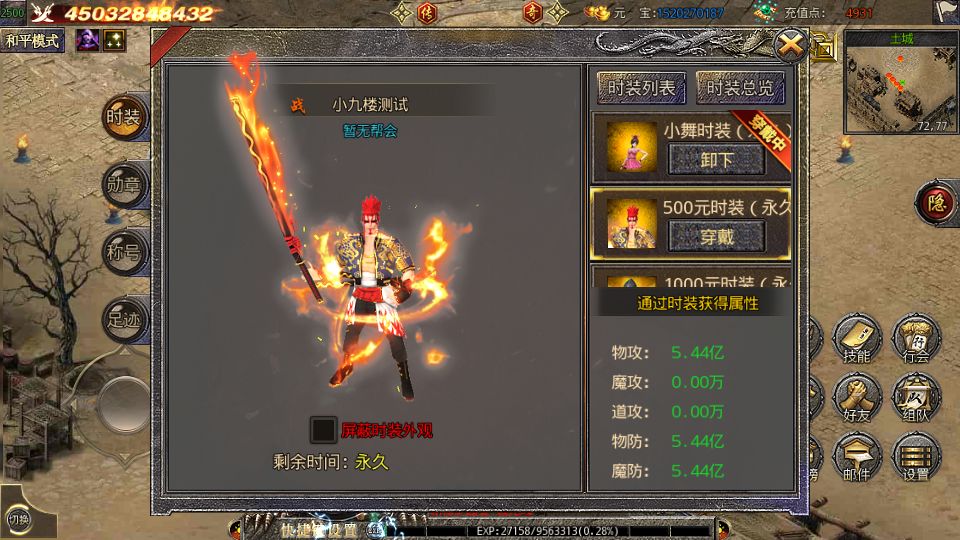Tap the red 隐 hide button
The height and width of the screenshot is (540, 960).
coord(937,203)
